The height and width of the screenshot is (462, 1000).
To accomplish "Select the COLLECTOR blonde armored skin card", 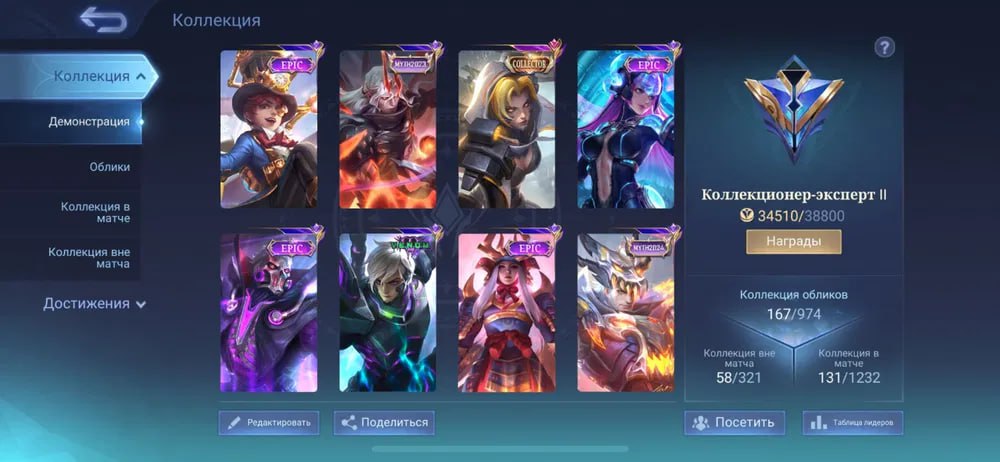I will tap(507, 129).
